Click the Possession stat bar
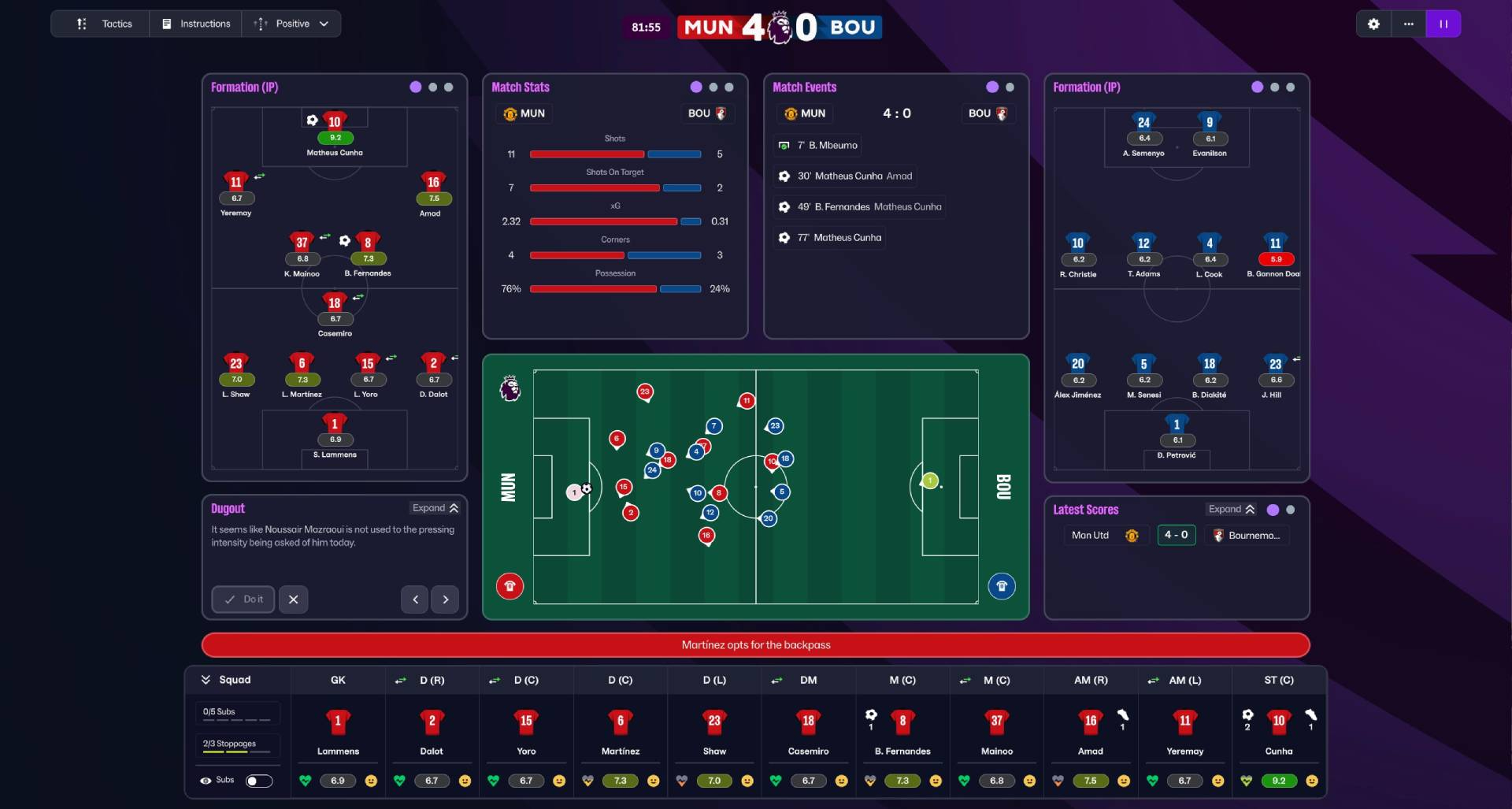Screen dimensions: 1512x809 pyautogui.click(x=615, y=289)
